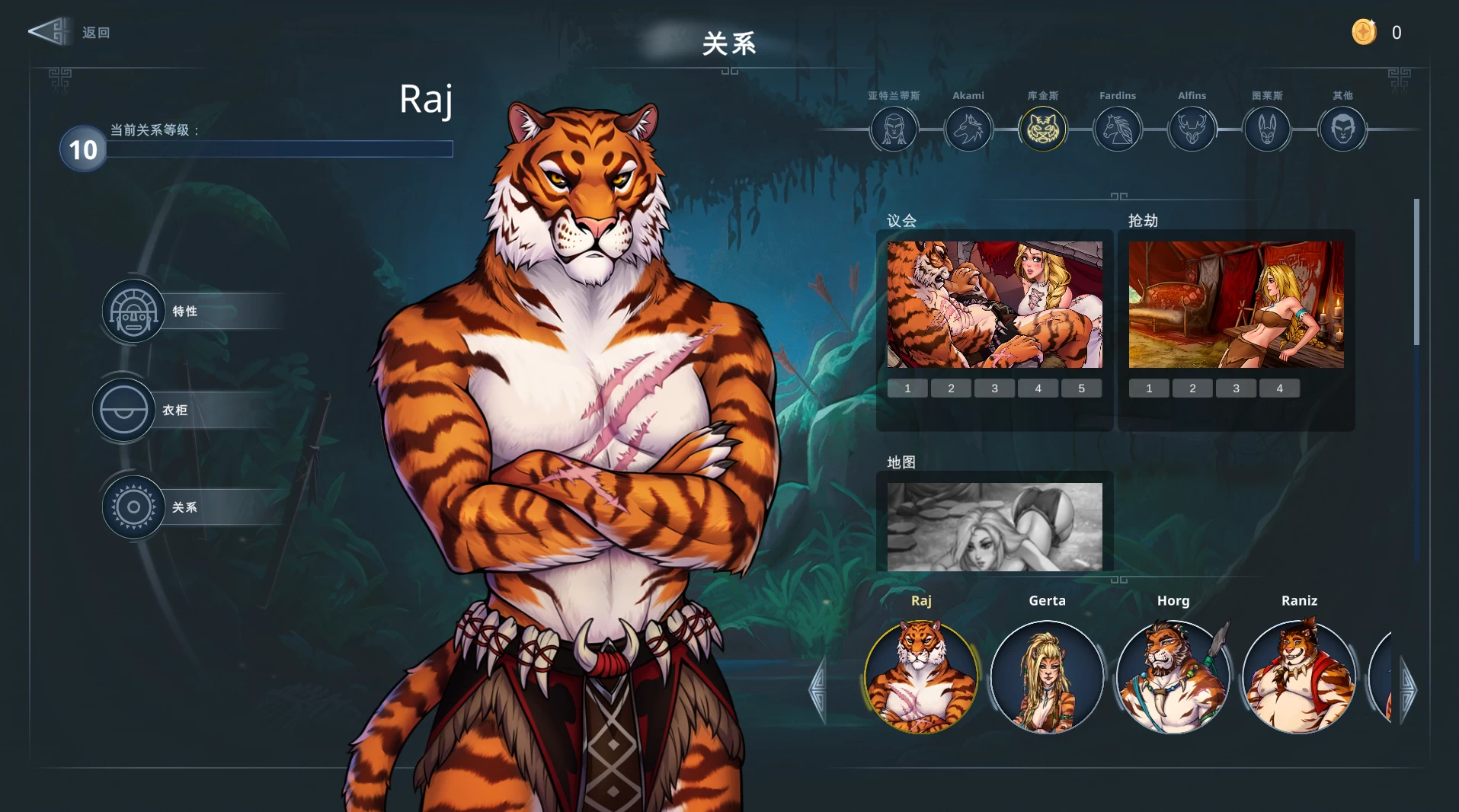Select scene number 5 under 议会

tap(1081, 388)
